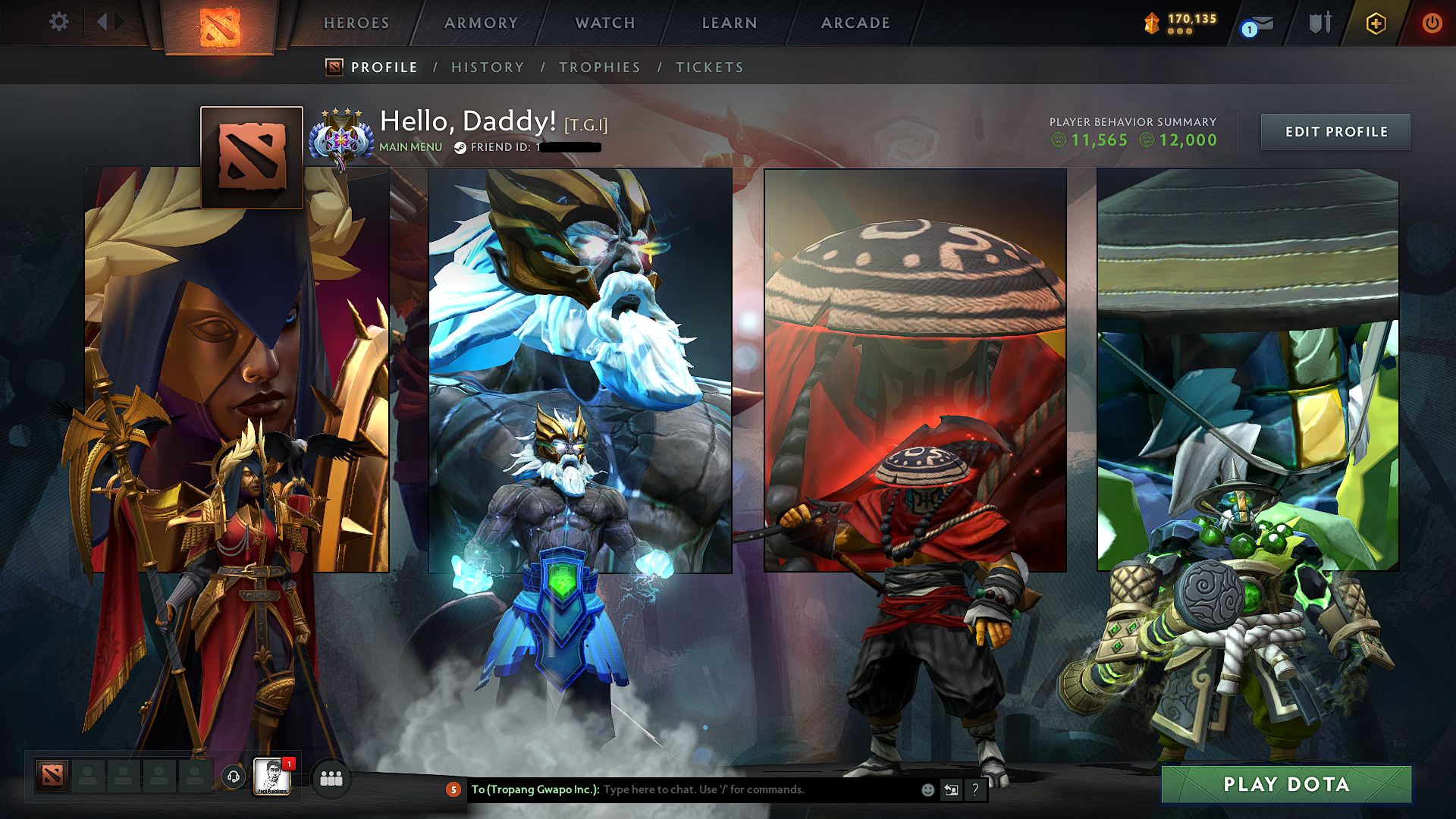Open the Armory shields icon

click(x=1319, y=23)
